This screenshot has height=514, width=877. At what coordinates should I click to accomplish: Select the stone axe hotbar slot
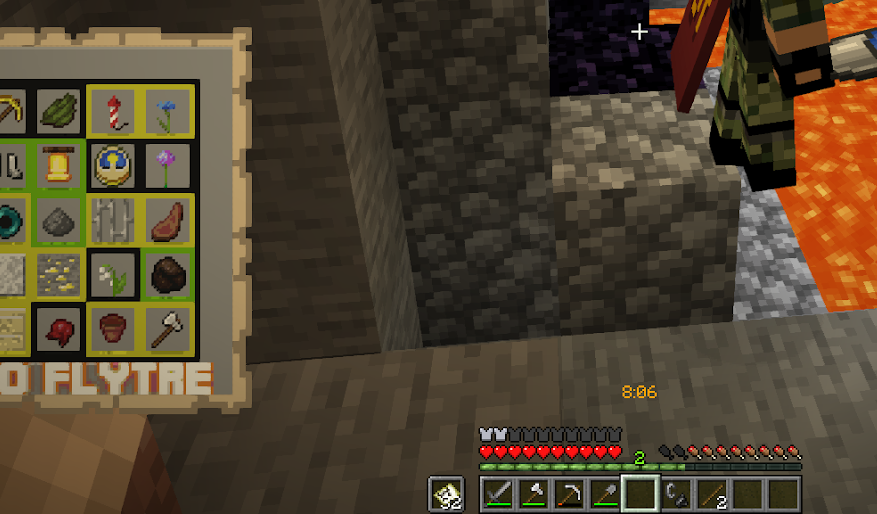[535, 493]
